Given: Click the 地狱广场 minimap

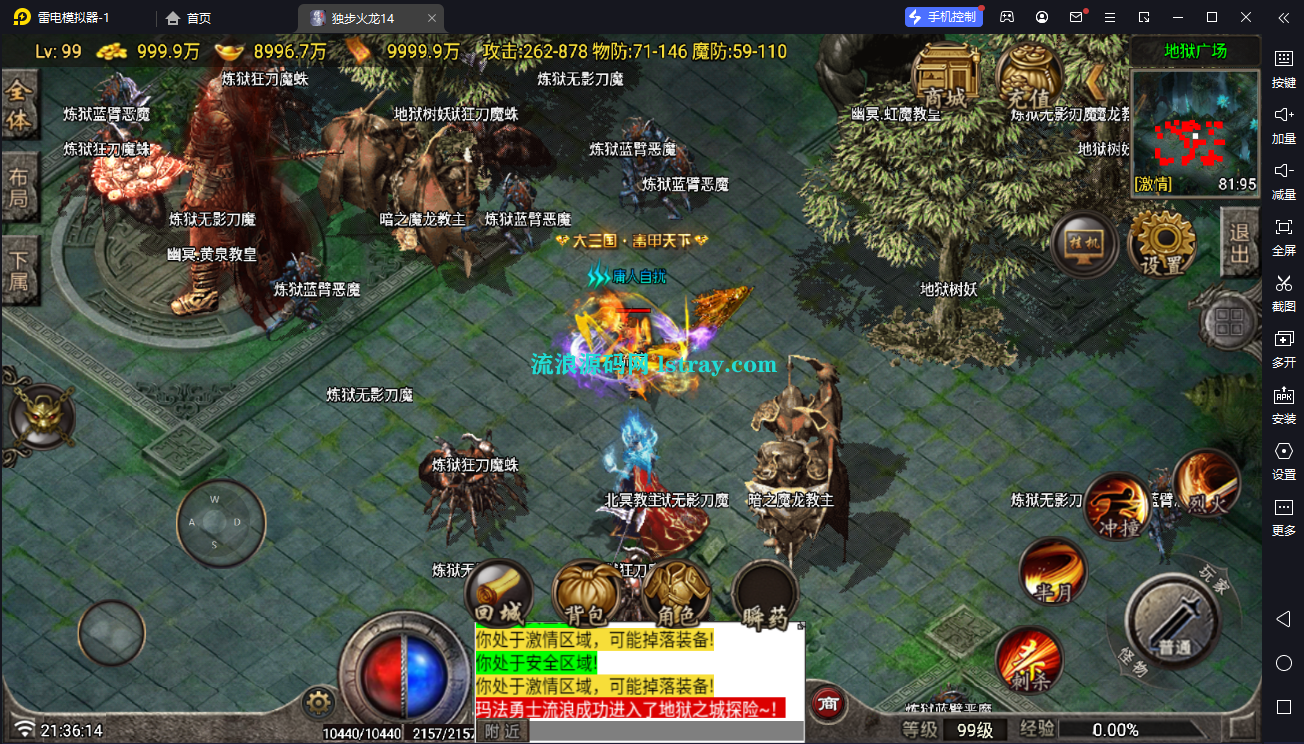Looking at the screenshot, I should tap(1194, 130).
